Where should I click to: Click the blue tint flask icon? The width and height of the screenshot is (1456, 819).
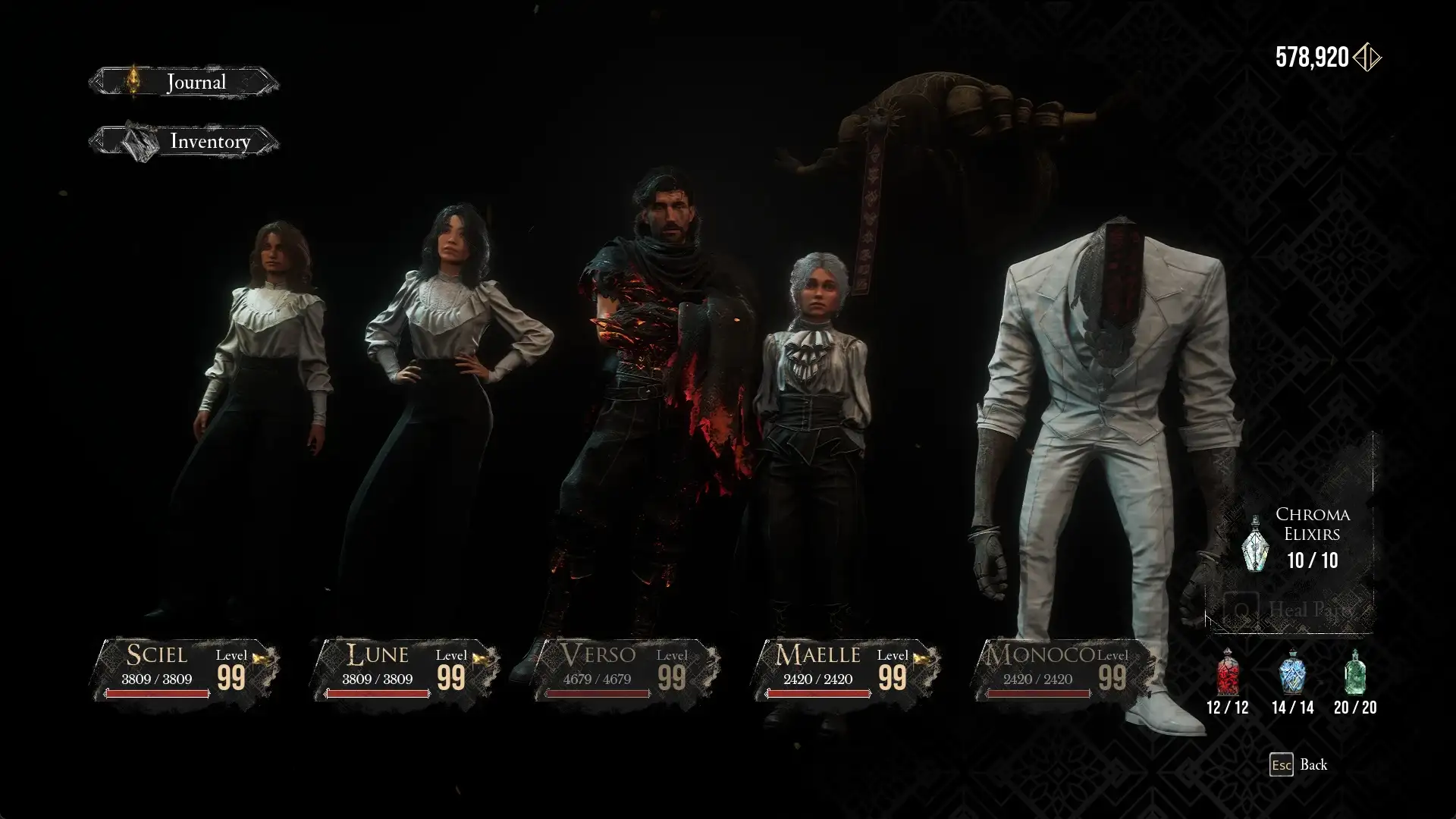1292,673
